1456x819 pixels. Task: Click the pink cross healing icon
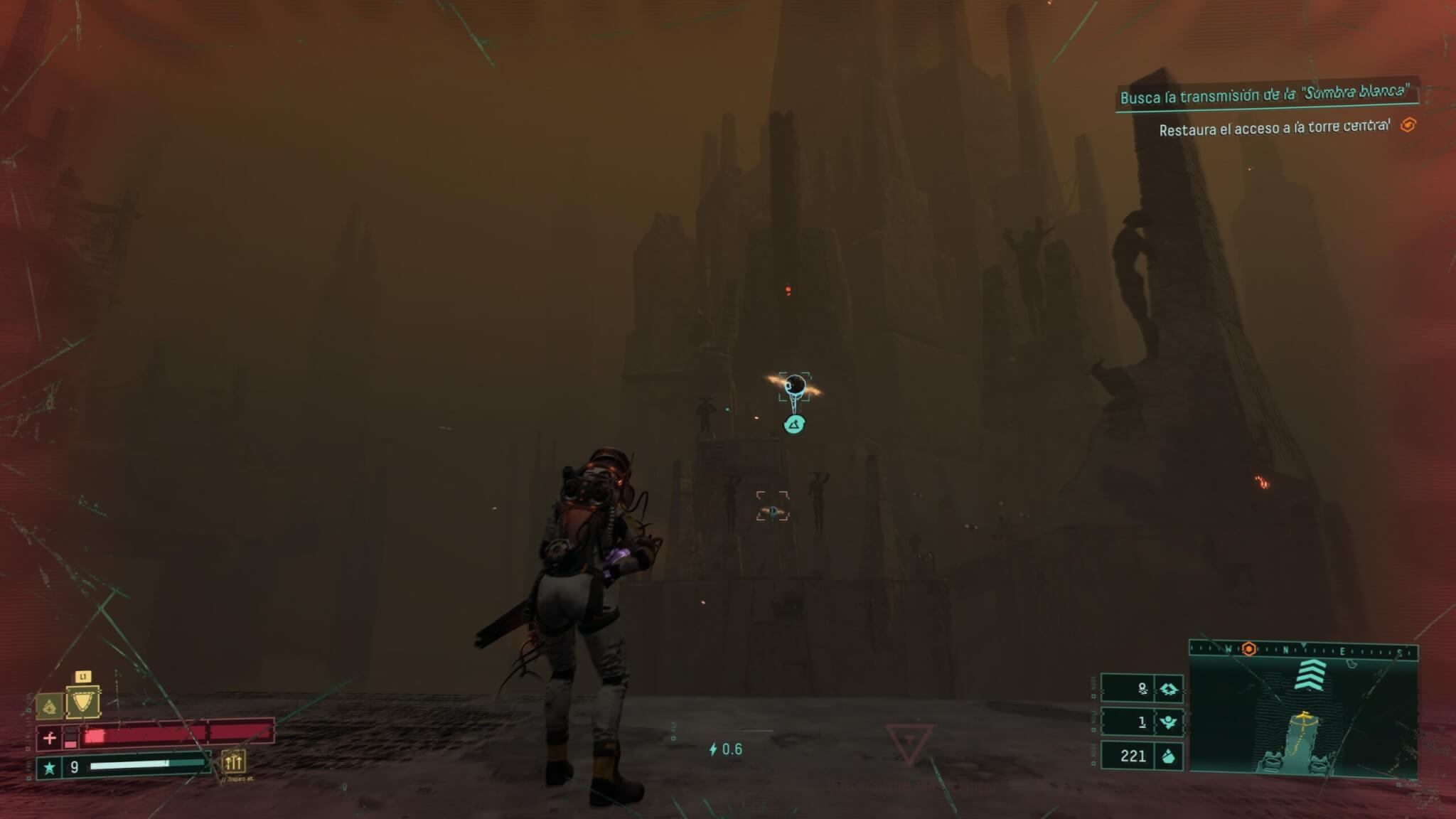[x=49, y=739]
